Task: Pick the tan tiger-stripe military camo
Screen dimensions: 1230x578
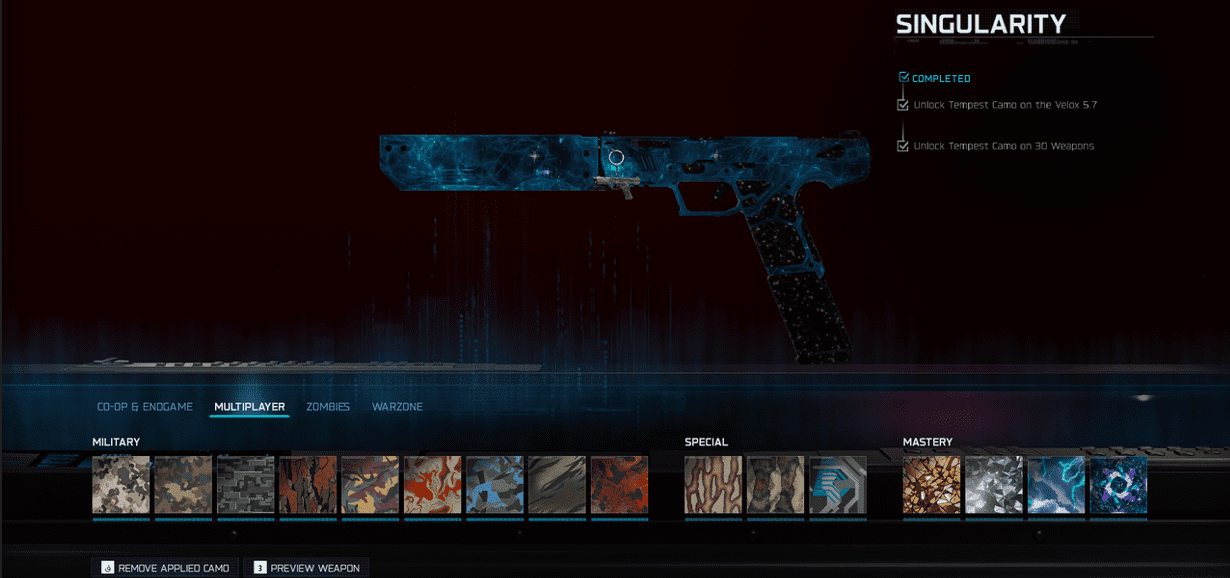Action: [556, 485]
